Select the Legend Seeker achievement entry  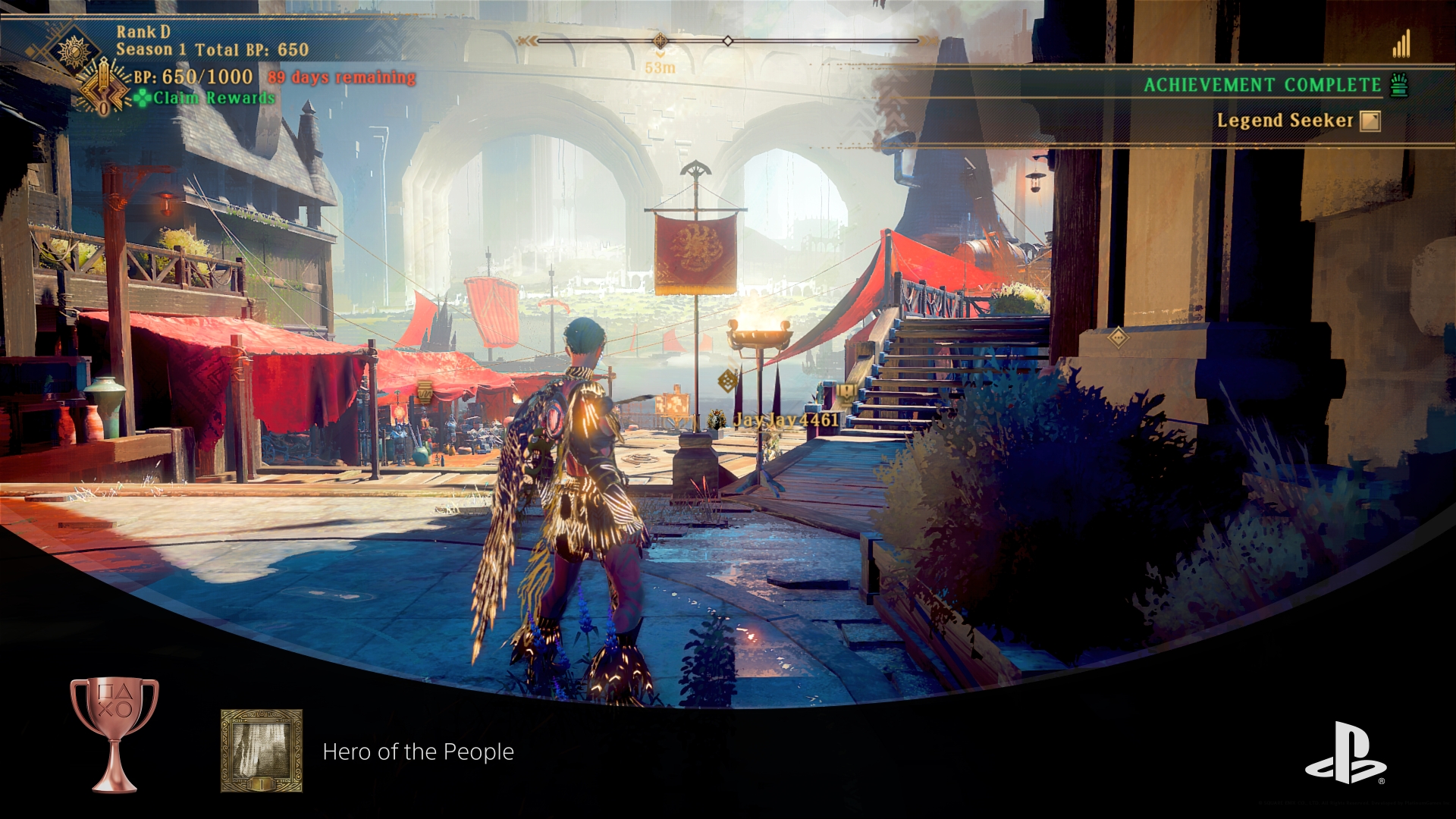click(x=1285, y=121)
